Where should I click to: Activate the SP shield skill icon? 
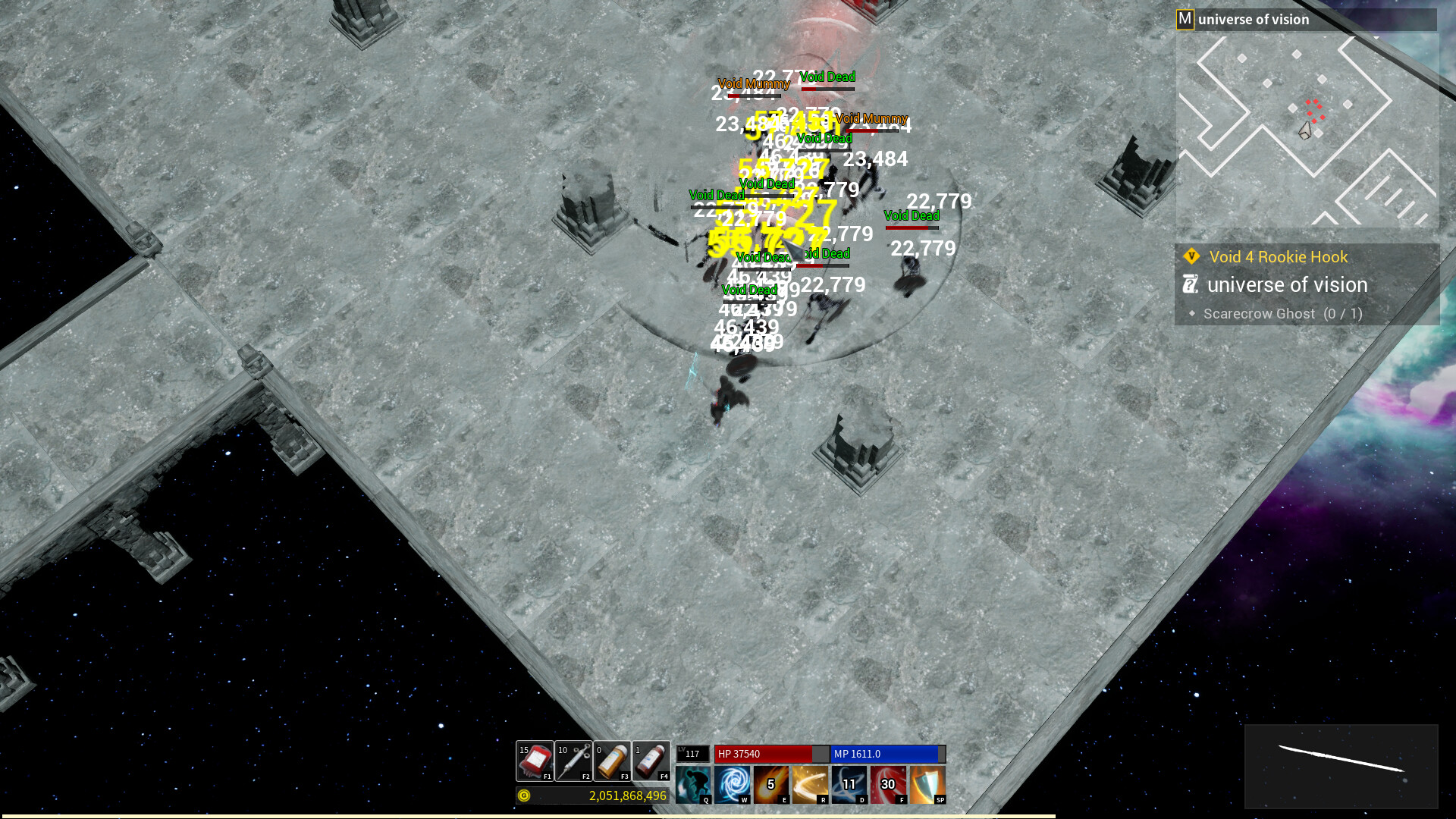927,784
